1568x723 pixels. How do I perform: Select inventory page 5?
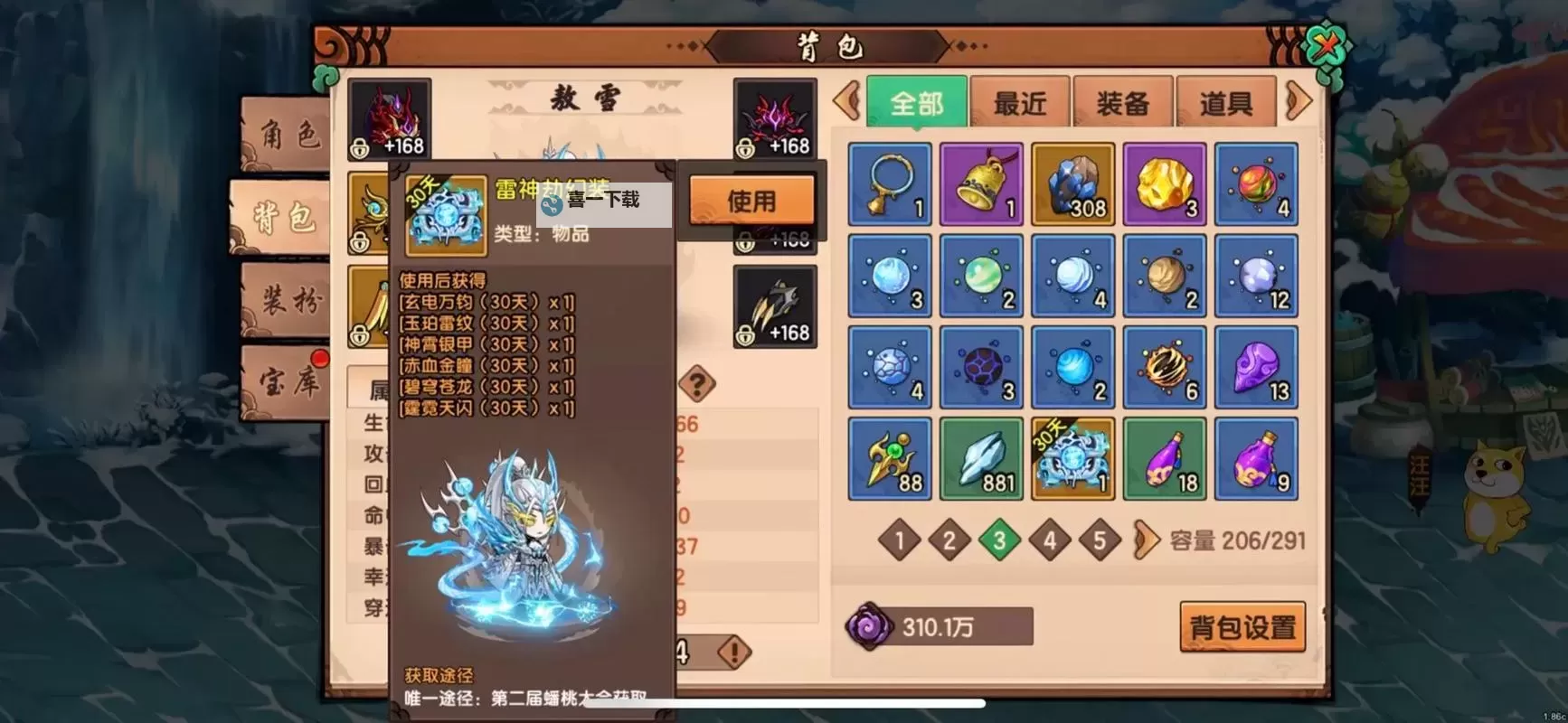tap(1100, 540)
